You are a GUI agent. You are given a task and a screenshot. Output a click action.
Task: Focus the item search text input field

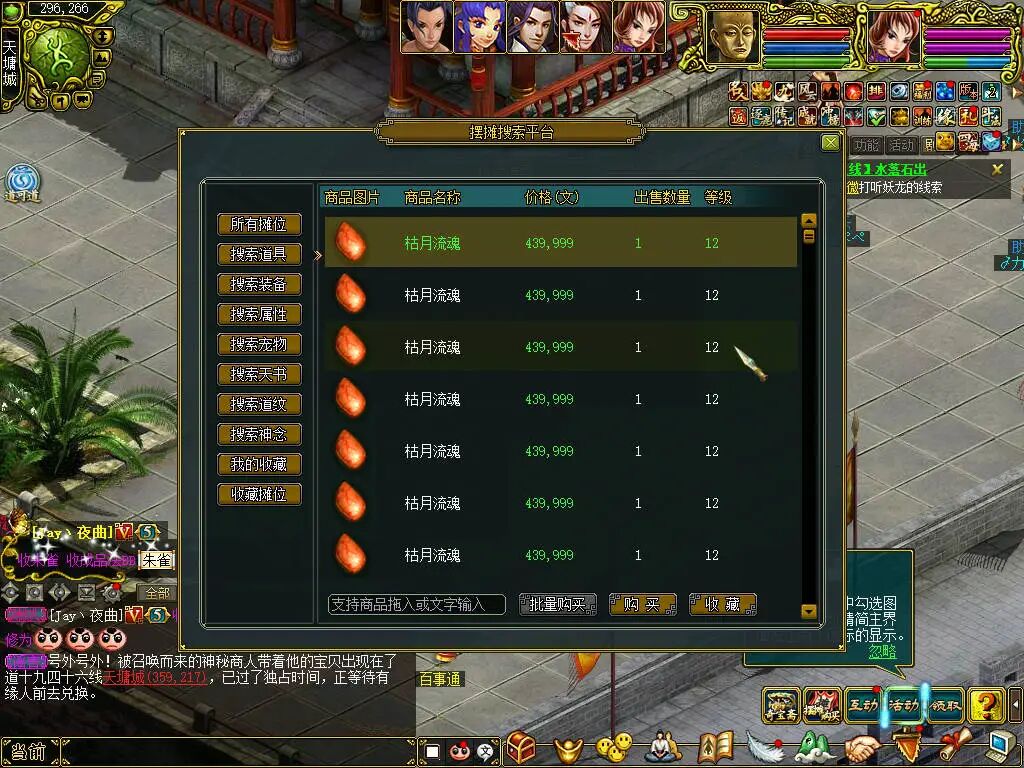point(416,604)
